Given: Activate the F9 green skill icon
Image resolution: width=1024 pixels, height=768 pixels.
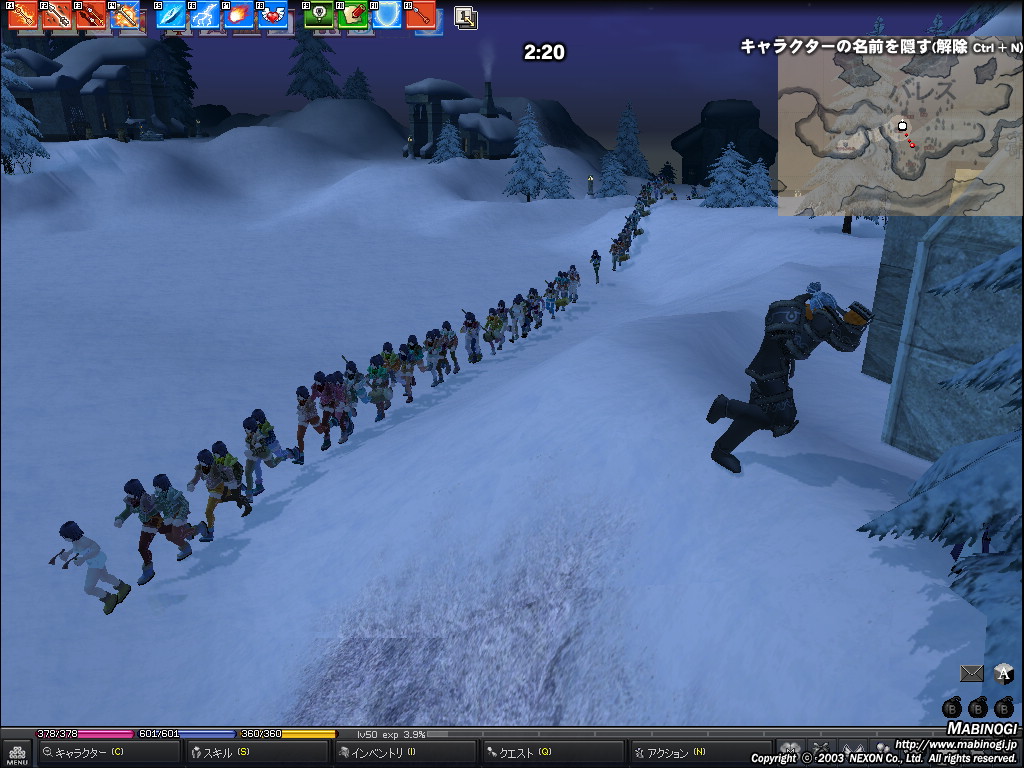Looking at the screenshot, I should 319,15.
